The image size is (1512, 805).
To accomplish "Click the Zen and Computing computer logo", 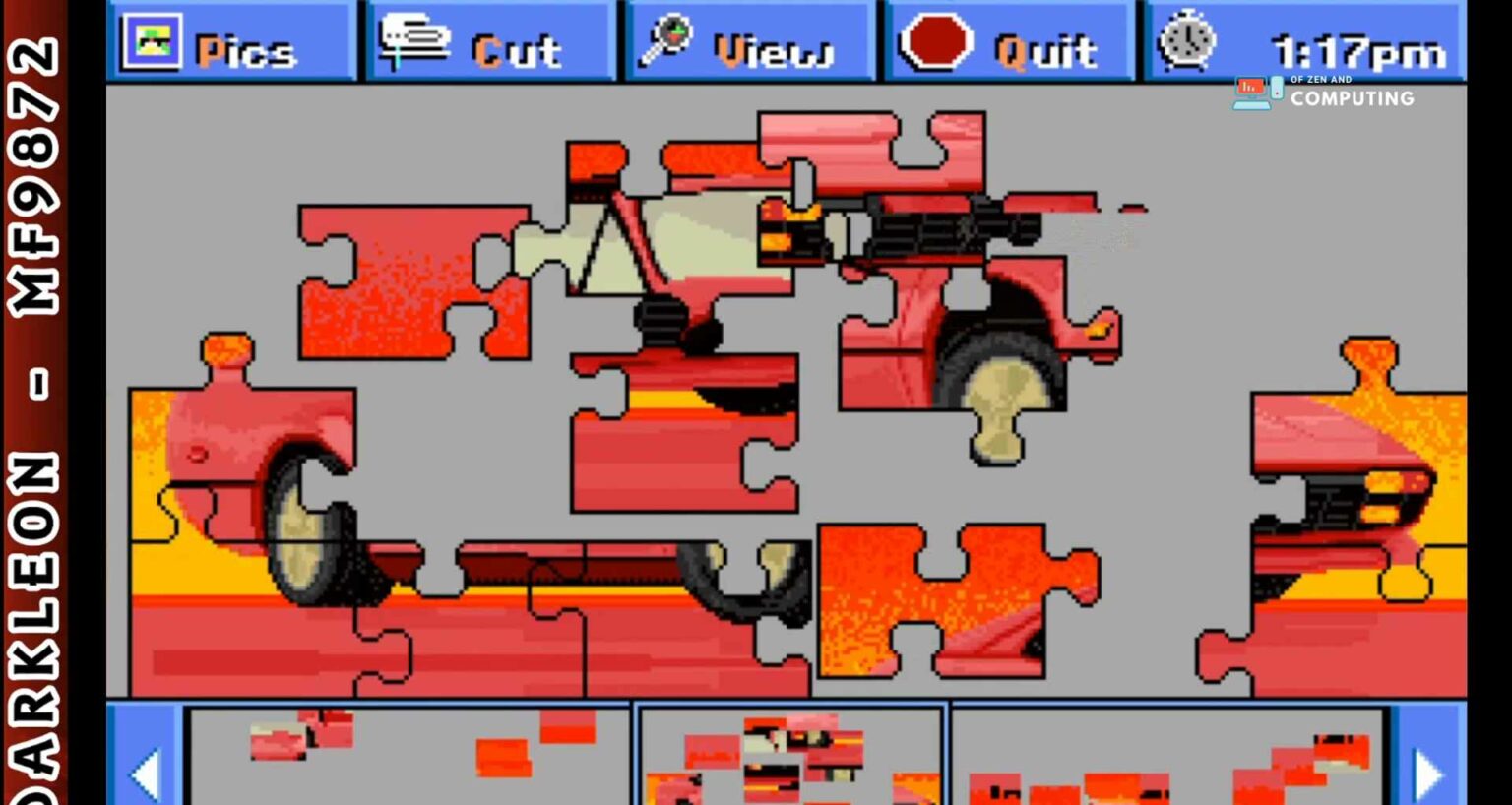I will pos(1253,90).
